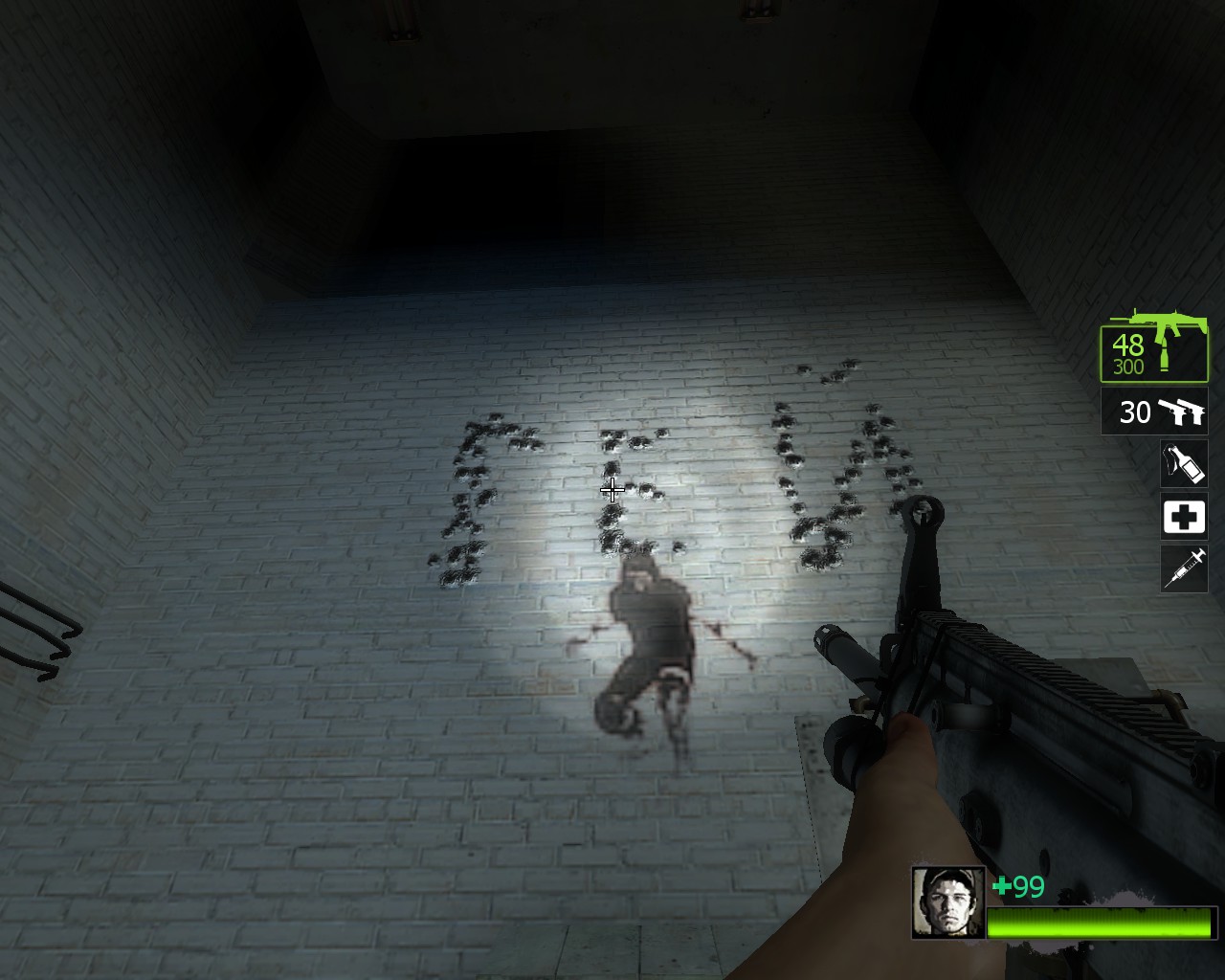The height and width of the screenshot is (980, 1225).
Task: Click the survivor character portrait
Action: coord(947,902)
